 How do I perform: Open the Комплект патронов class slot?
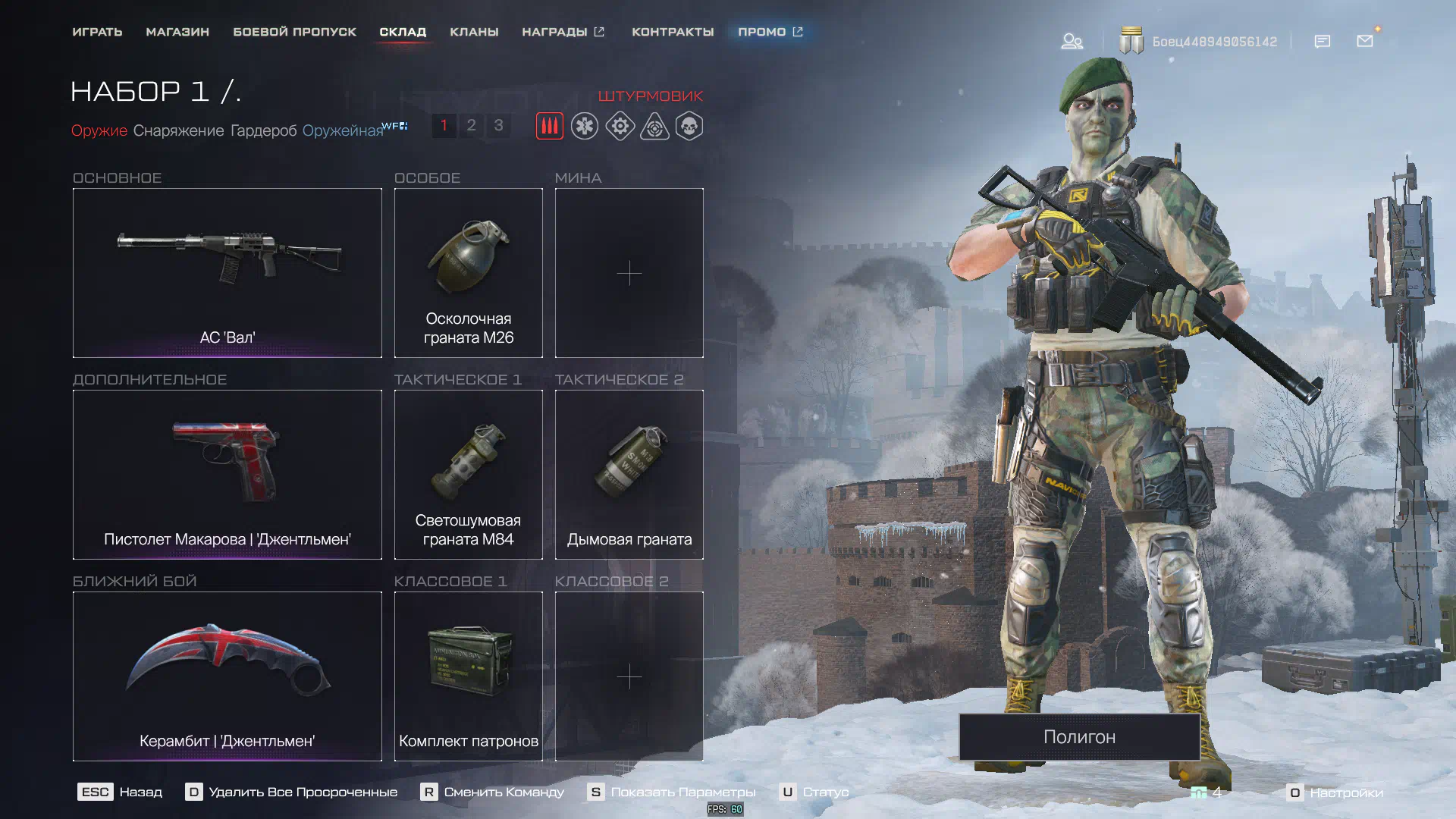point(468,676)
